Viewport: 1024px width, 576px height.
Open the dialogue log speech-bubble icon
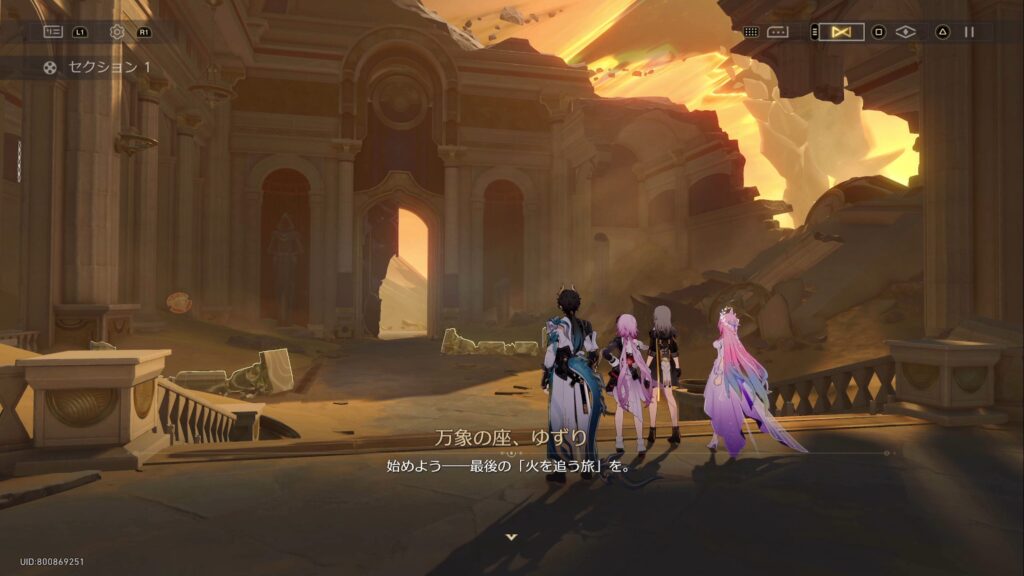point(778,32)
